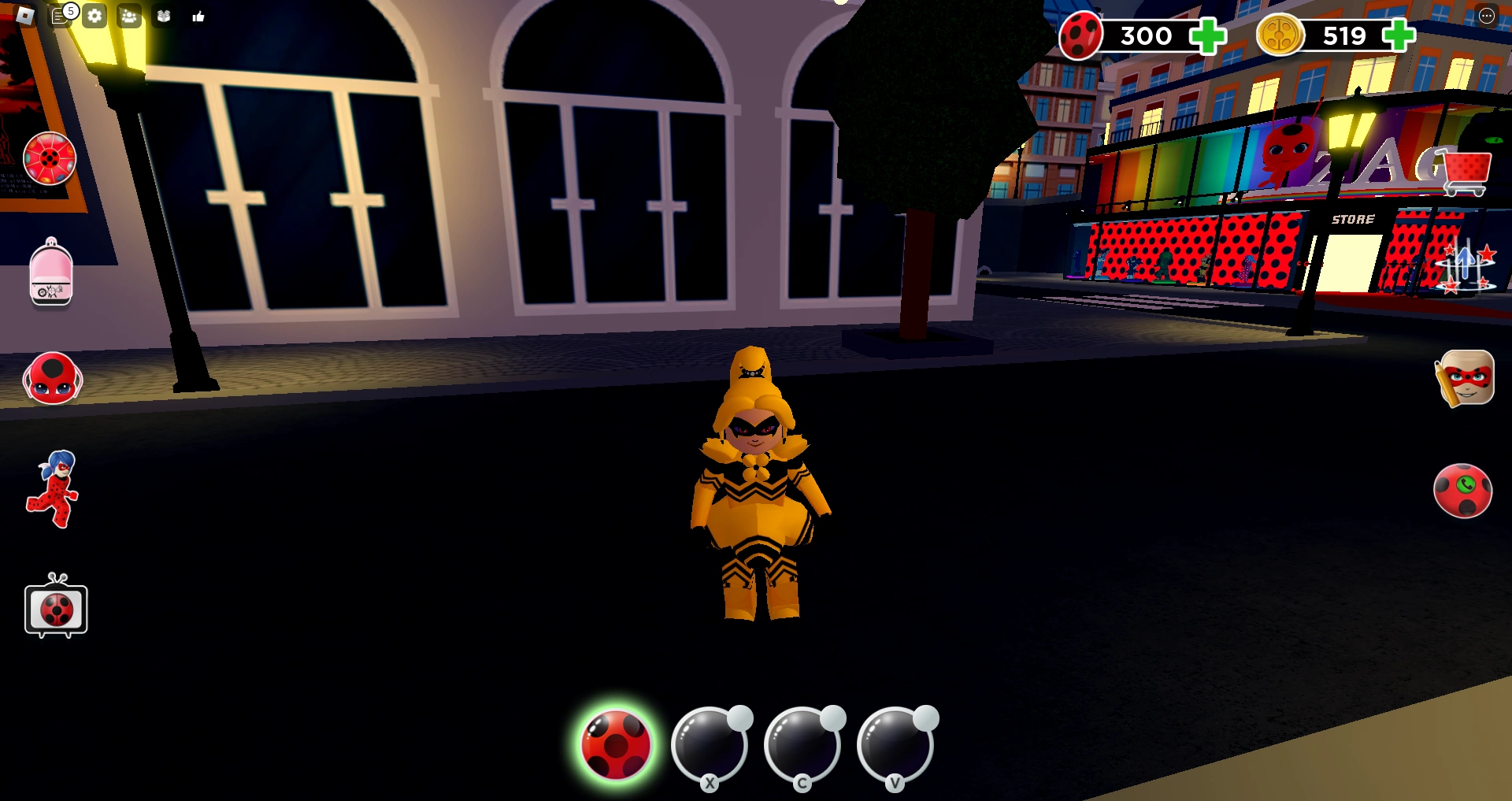This screenshot has height=801, width=1512.
Task: Open the friends/players list icon
Action: (128, 16)
